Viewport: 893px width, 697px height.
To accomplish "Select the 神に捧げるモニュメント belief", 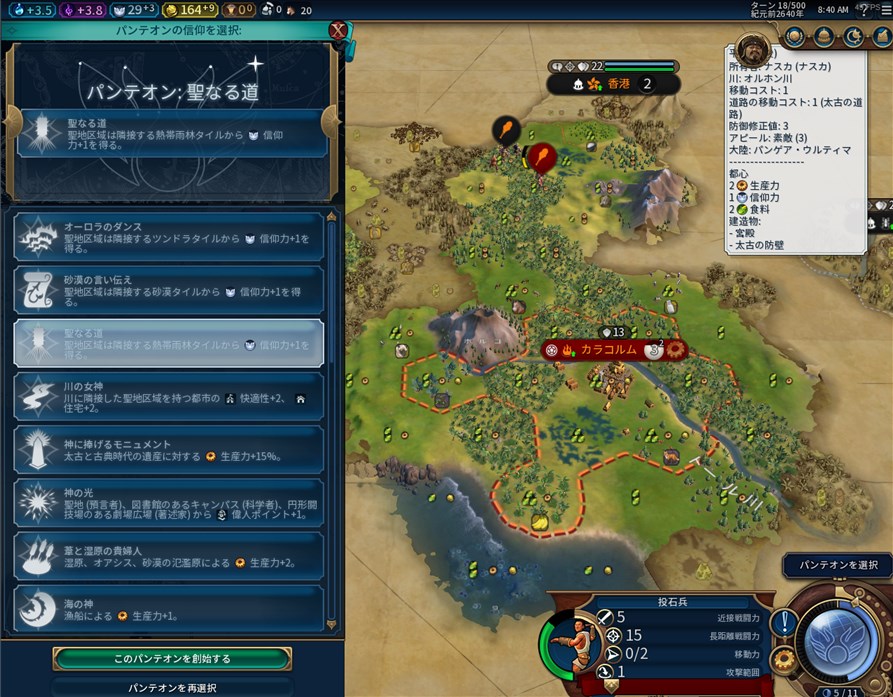I will point(168,450).
